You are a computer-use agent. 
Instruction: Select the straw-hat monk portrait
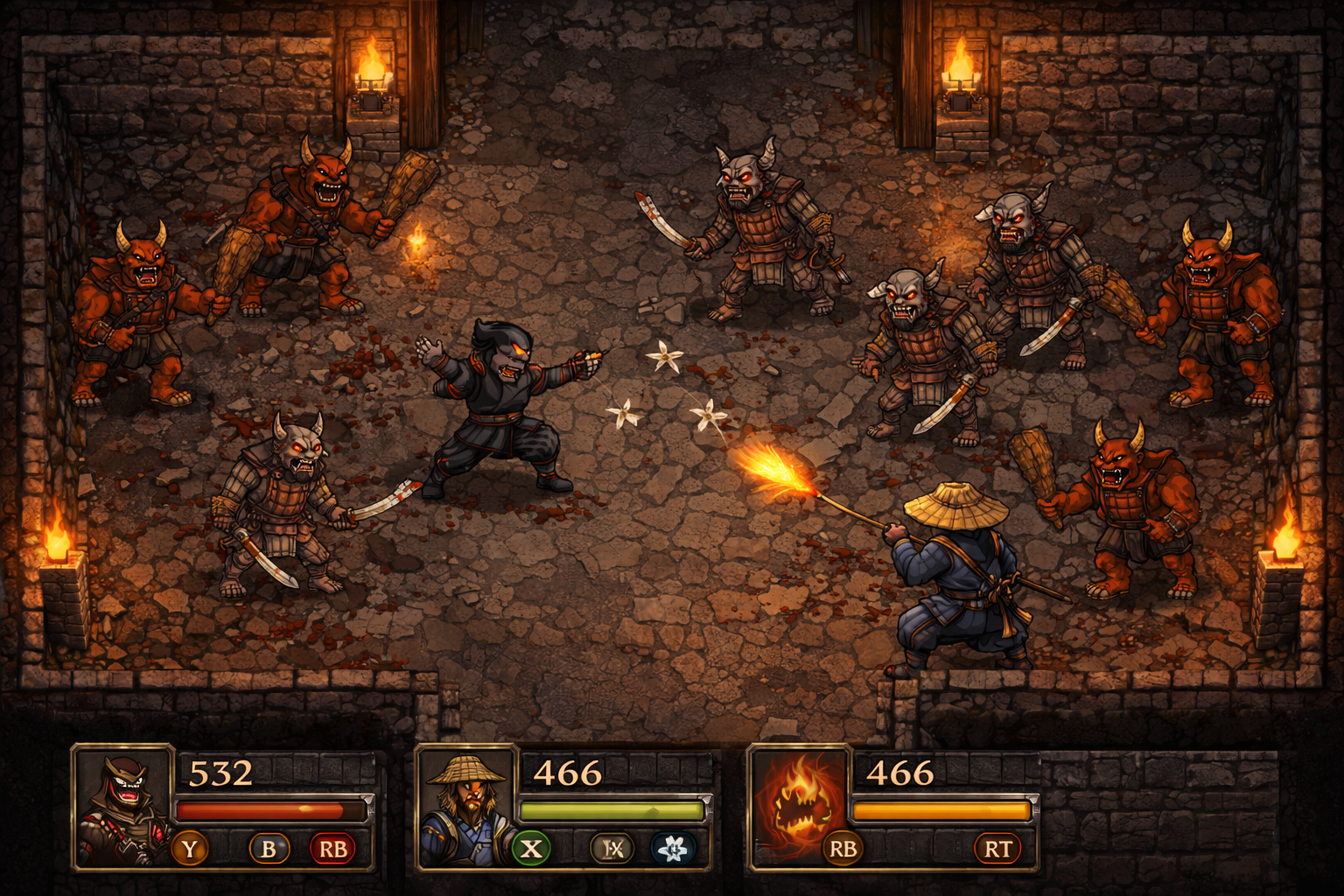[465, 809]
